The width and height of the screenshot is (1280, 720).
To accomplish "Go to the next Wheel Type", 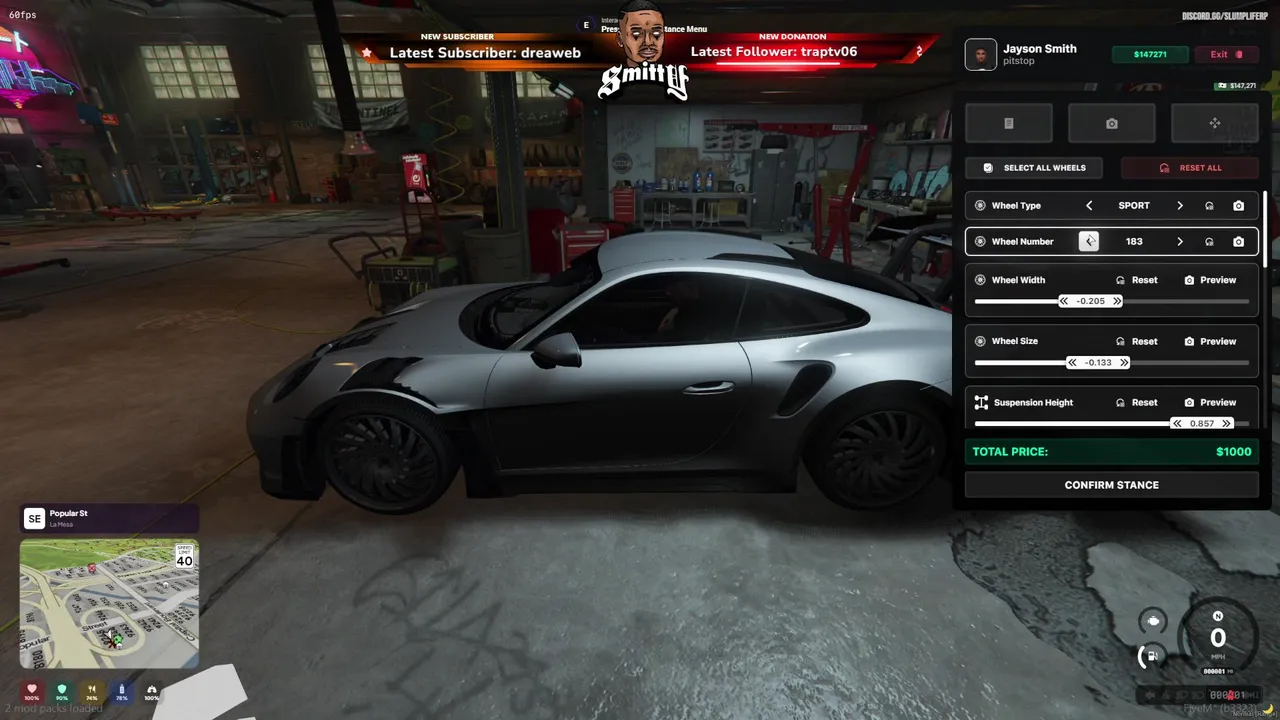I will 1180,206.
